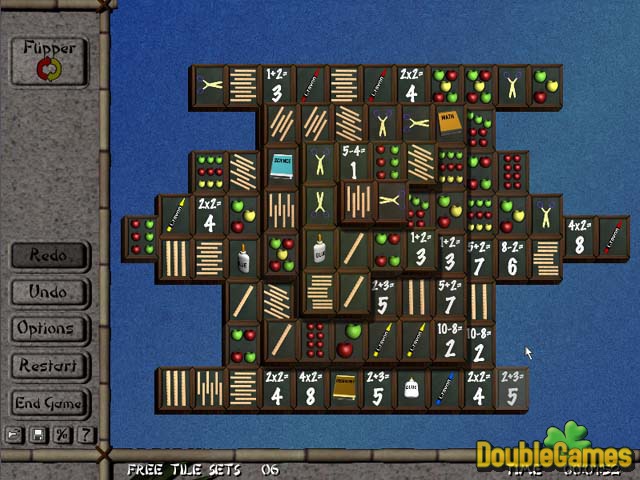Activate the Flipper button
Screen dimensions: 640x480
coord(49,60)
